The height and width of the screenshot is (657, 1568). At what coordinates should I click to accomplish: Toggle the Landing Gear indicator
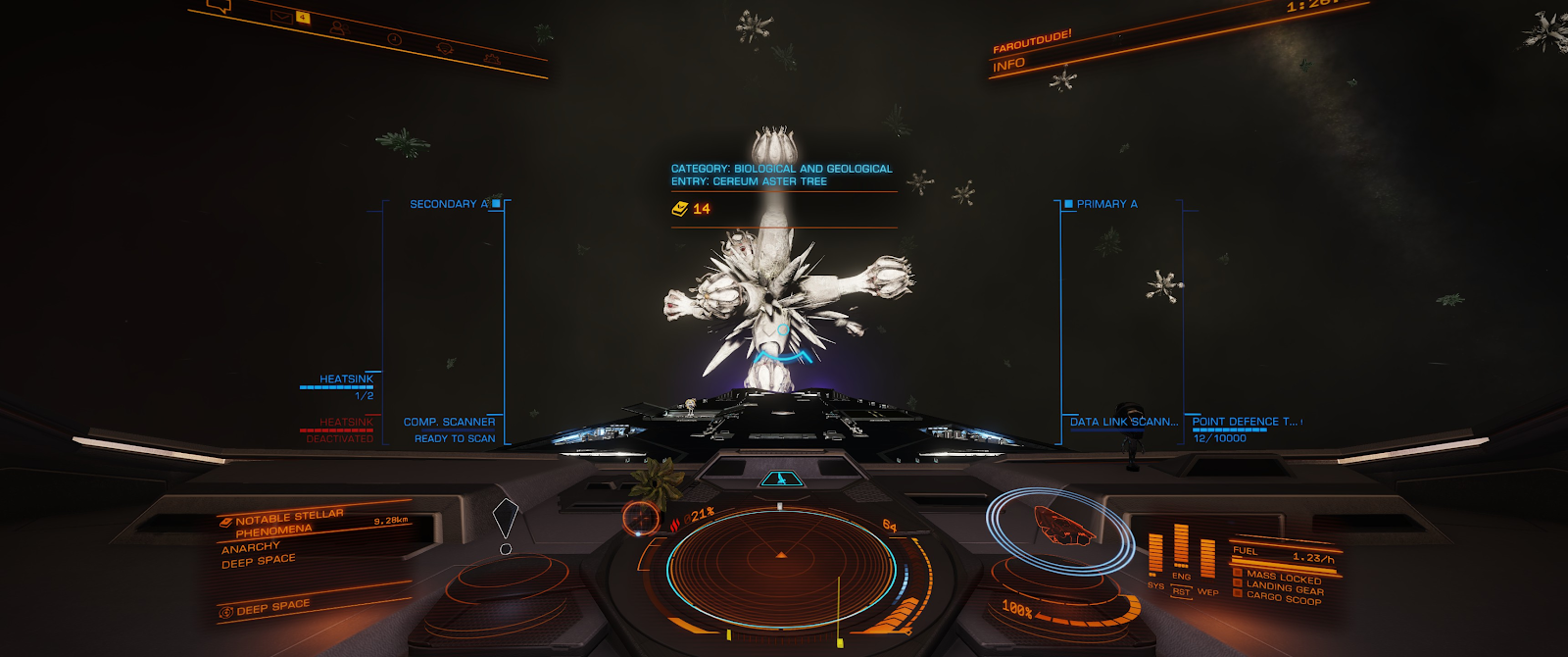(1284, 587)
